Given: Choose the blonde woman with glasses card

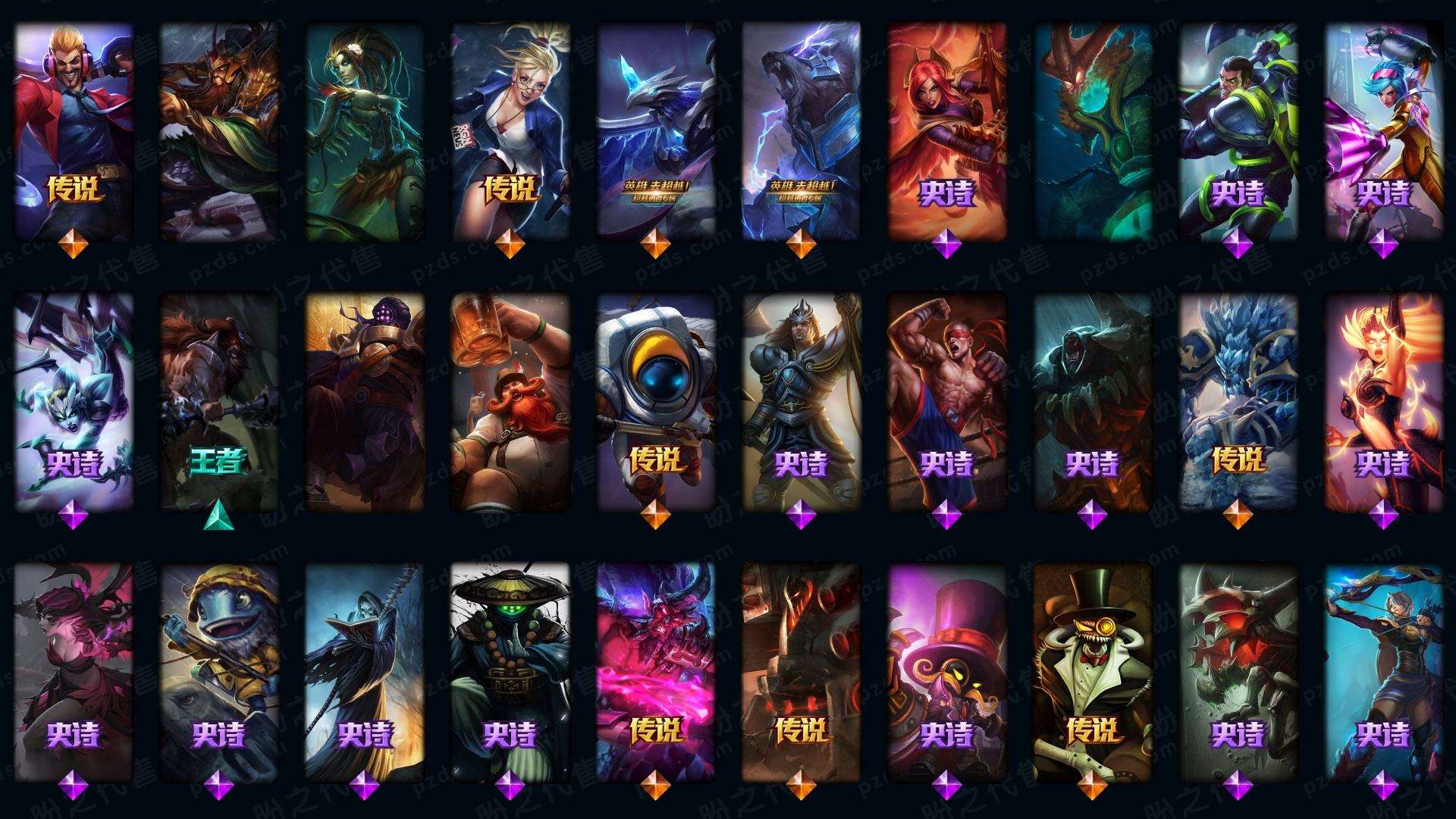Looking at the screenshot, I should point(510,129).
